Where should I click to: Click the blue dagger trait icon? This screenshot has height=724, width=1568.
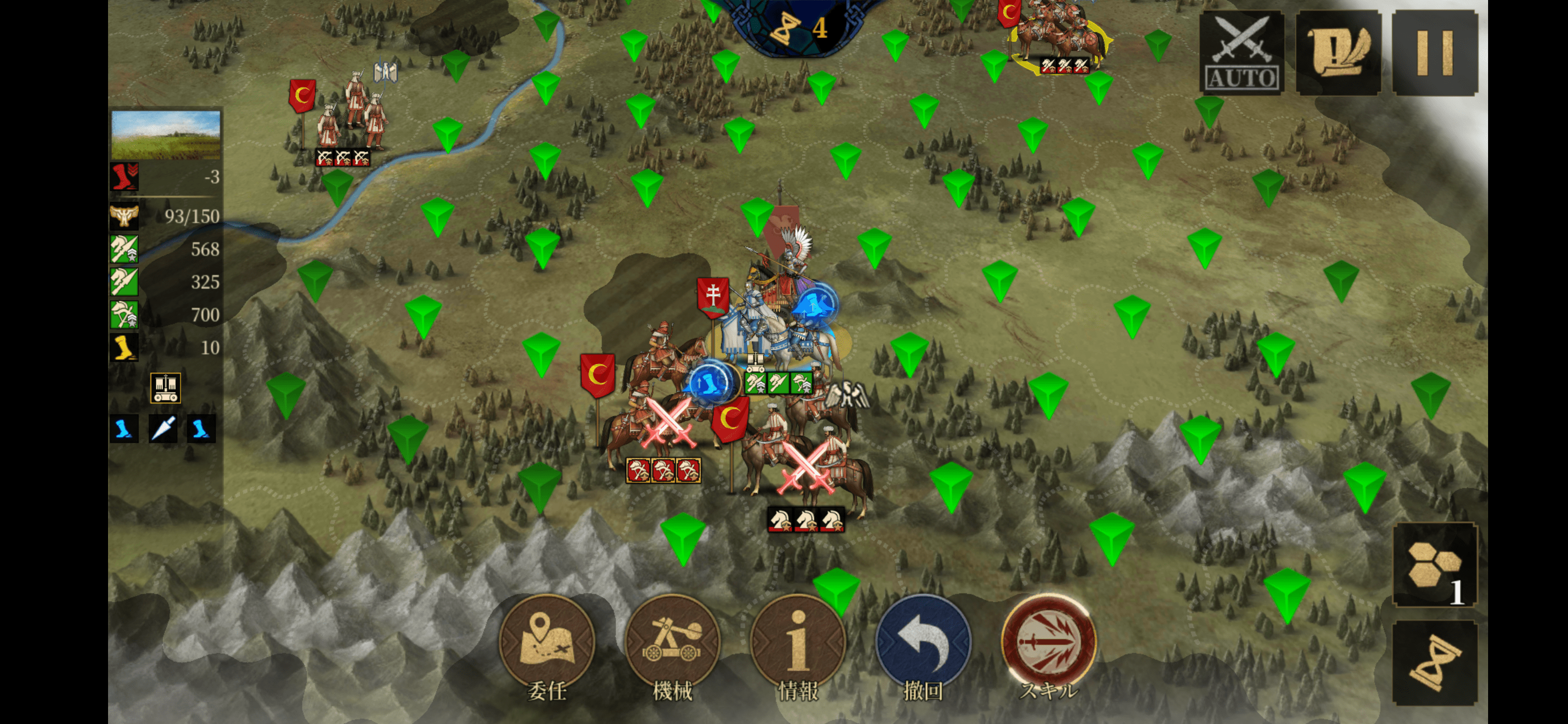[163, 429]
